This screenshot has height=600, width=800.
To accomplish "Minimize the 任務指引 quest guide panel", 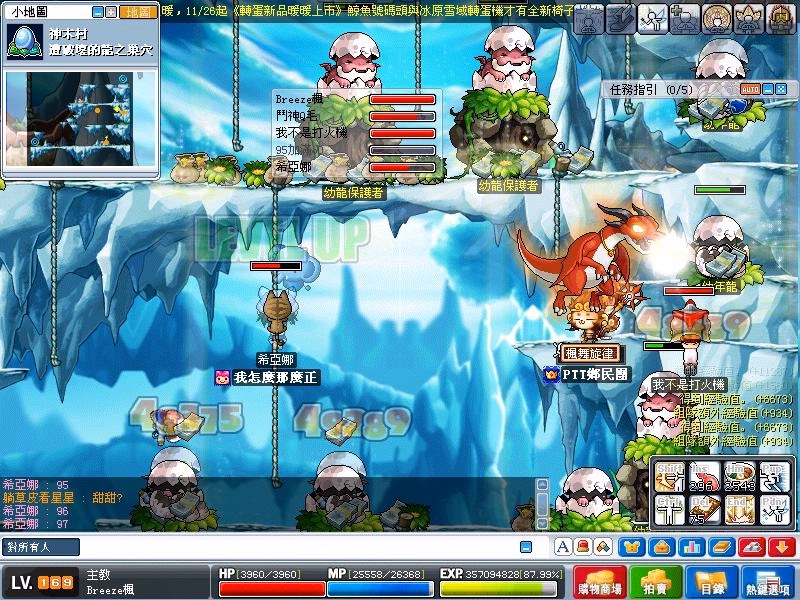I will 768,89.
